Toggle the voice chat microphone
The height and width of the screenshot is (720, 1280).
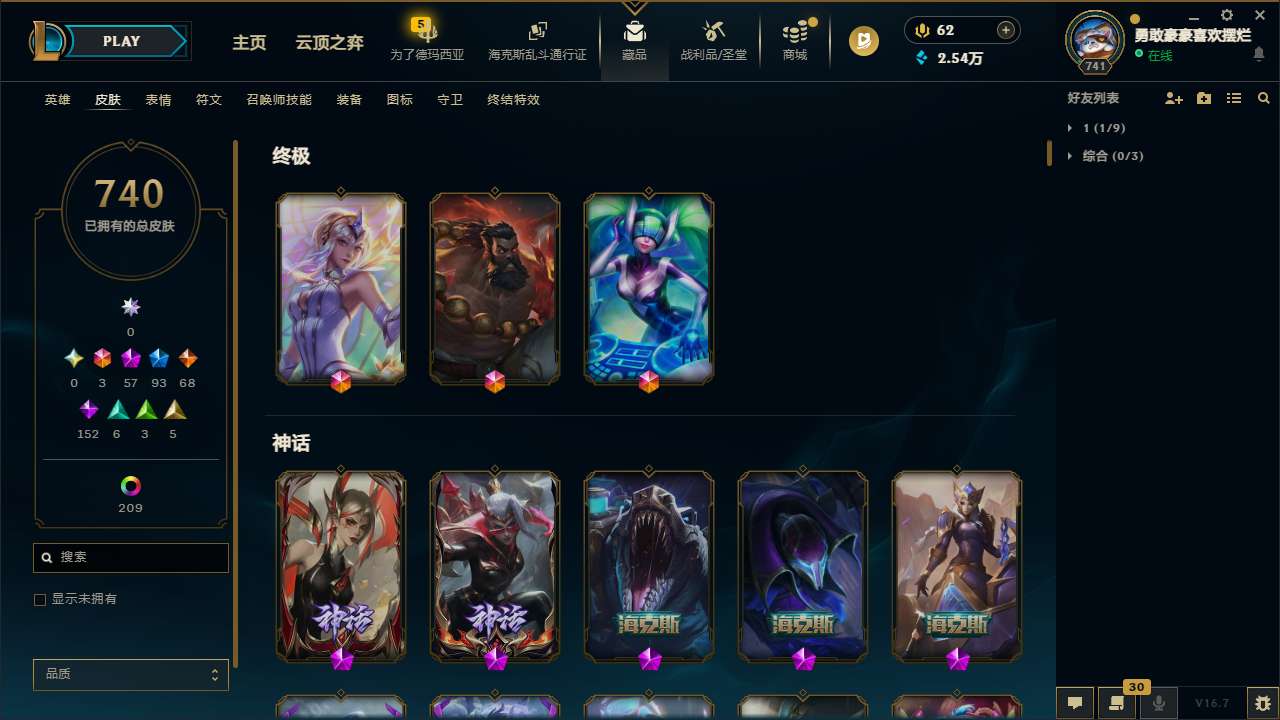(1158, 703)
